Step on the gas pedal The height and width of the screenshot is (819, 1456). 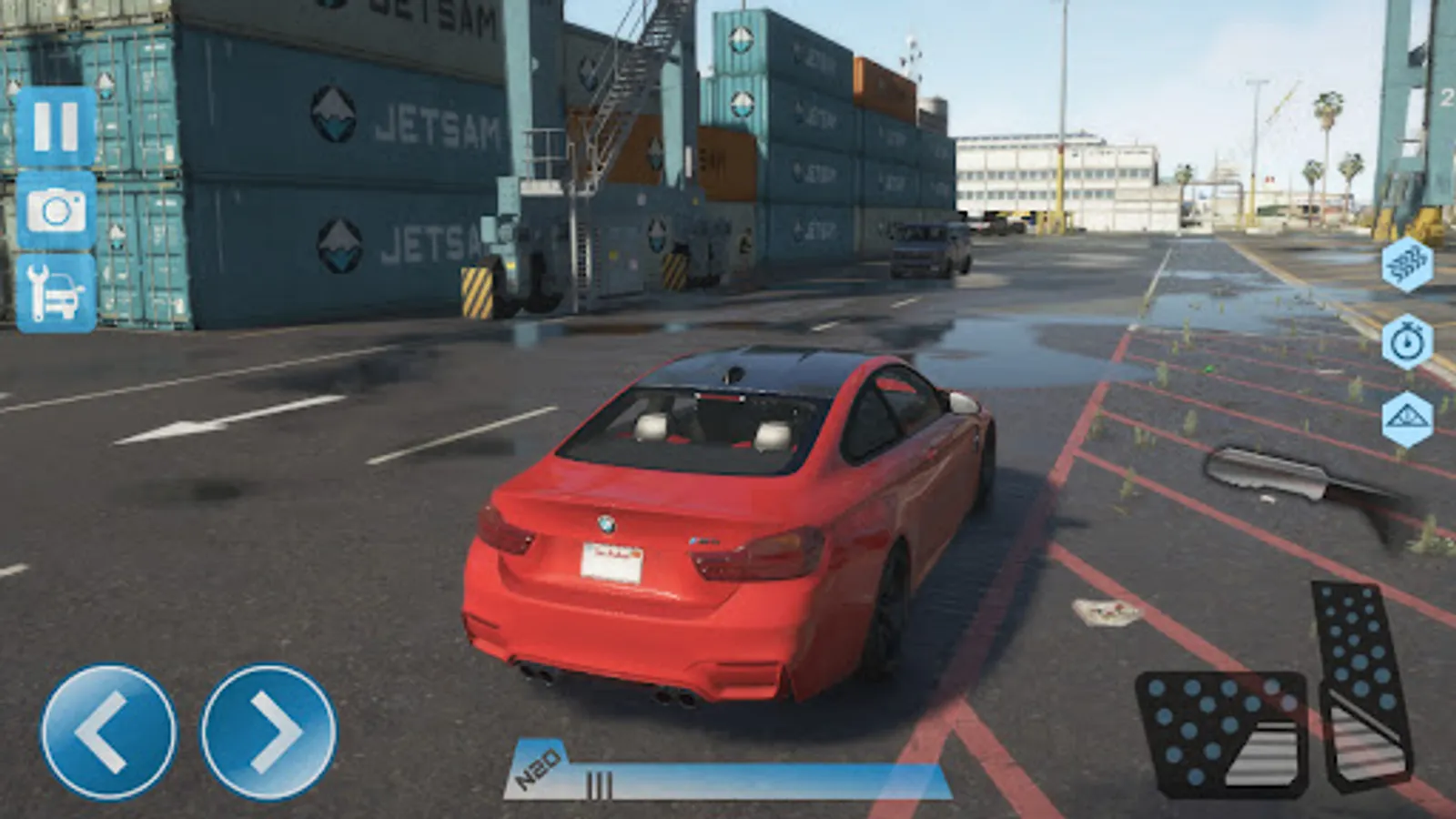[1363, 682]
